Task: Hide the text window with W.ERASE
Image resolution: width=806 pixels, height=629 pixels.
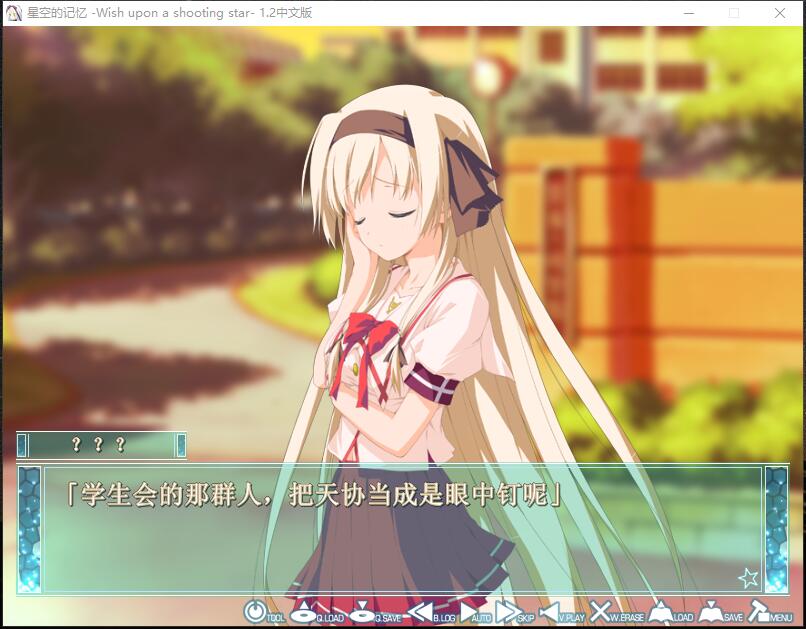Action: pos(600,610)
